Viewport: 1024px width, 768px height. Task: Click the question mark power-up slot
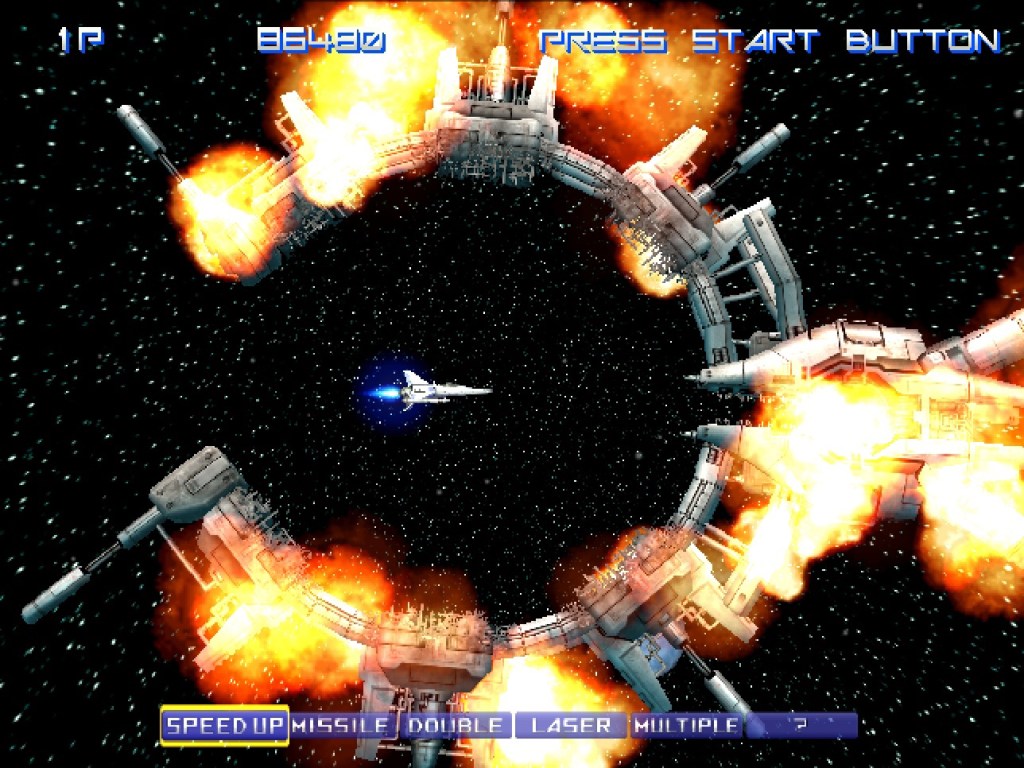point(801,726)
